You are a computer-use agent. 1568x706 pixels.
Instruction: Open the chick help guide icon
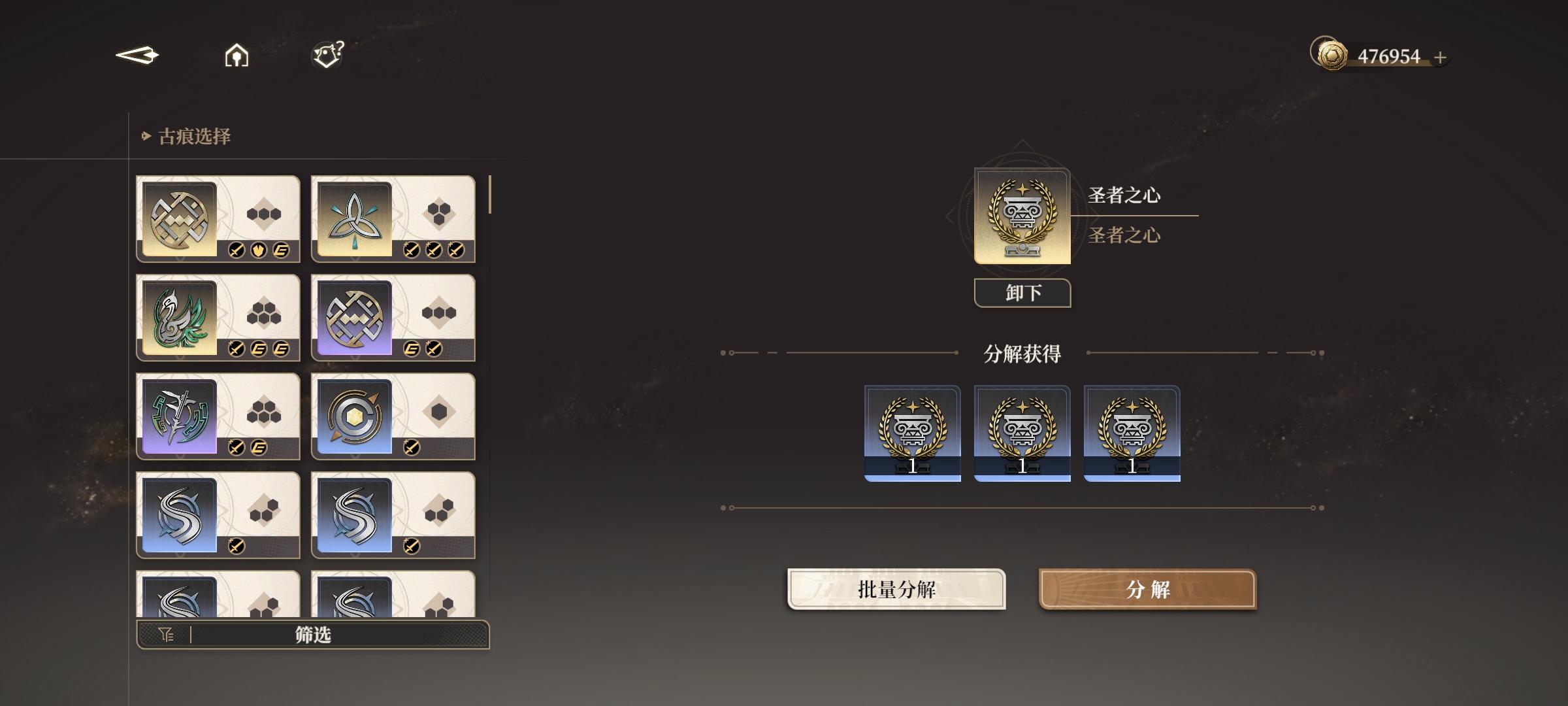click(x=326, y=54)
